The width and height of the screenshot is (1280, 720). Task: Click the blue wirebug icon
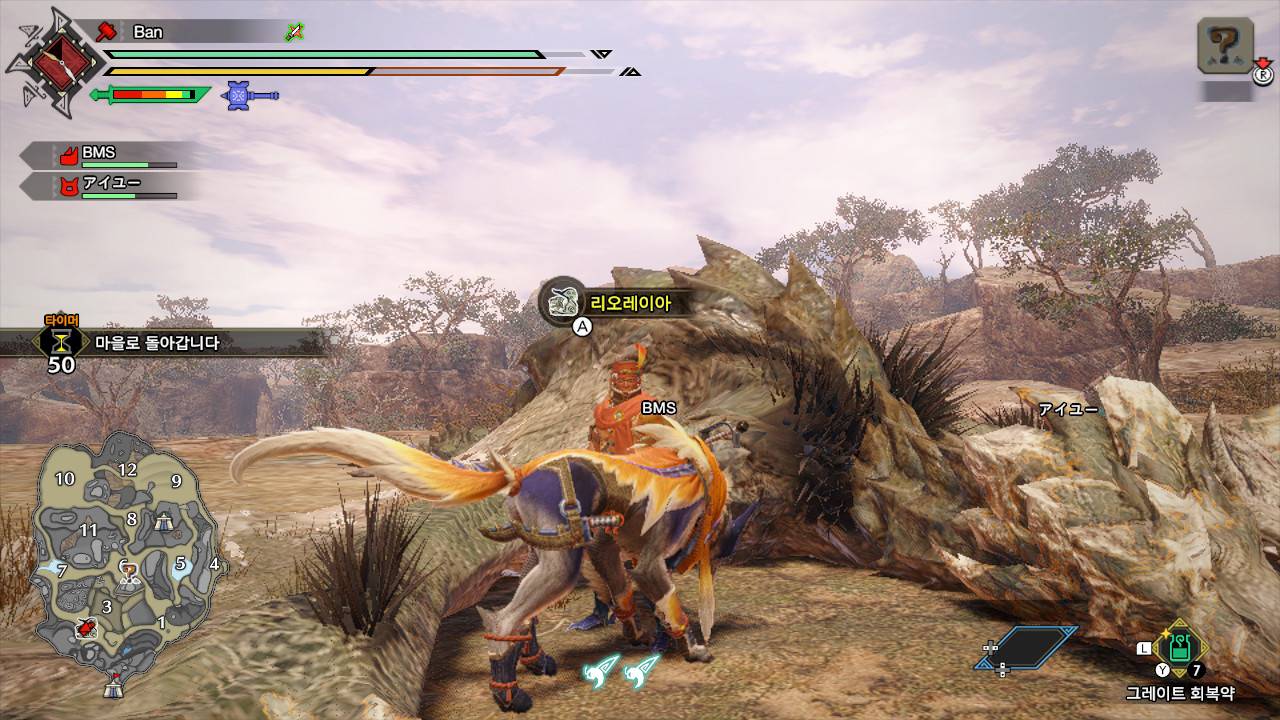pos(240,95)
